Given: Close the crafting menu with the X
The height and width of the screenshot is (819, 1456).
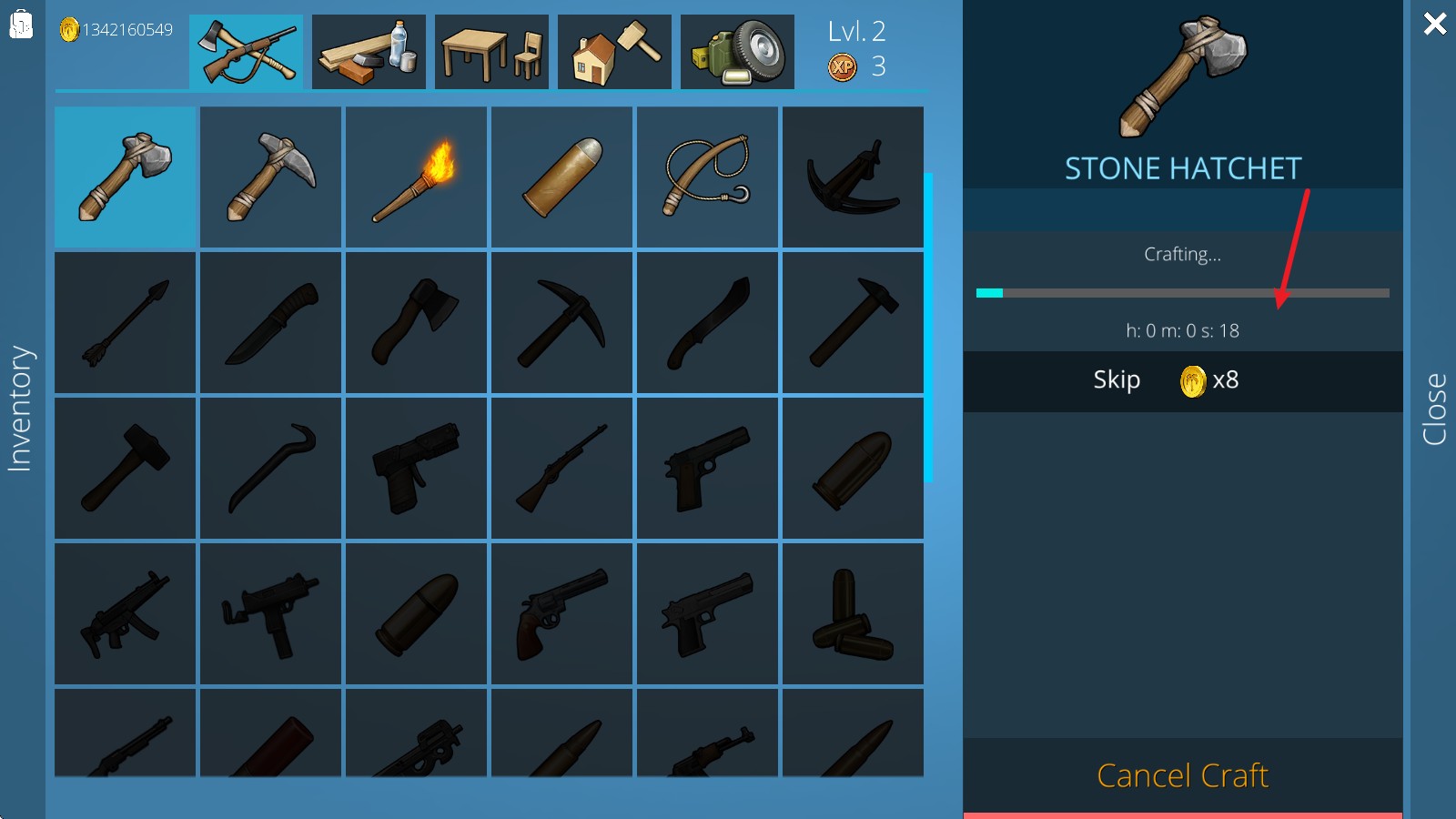Looking at the screenshot, I should [x=1435, y=24].
